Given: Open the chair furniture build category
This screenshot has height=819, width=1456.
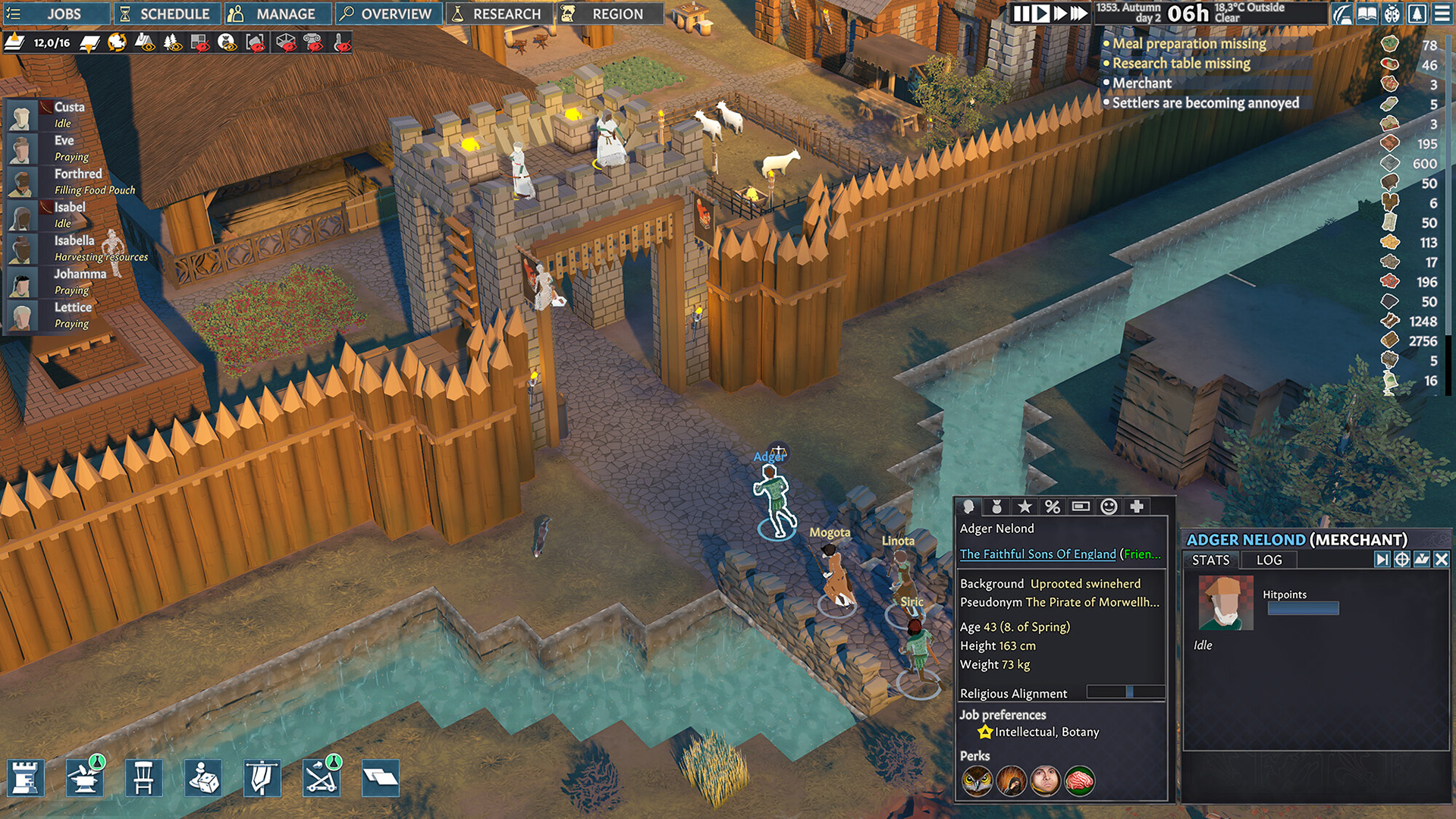Looking at the screenshot, I should coord(143,778).
